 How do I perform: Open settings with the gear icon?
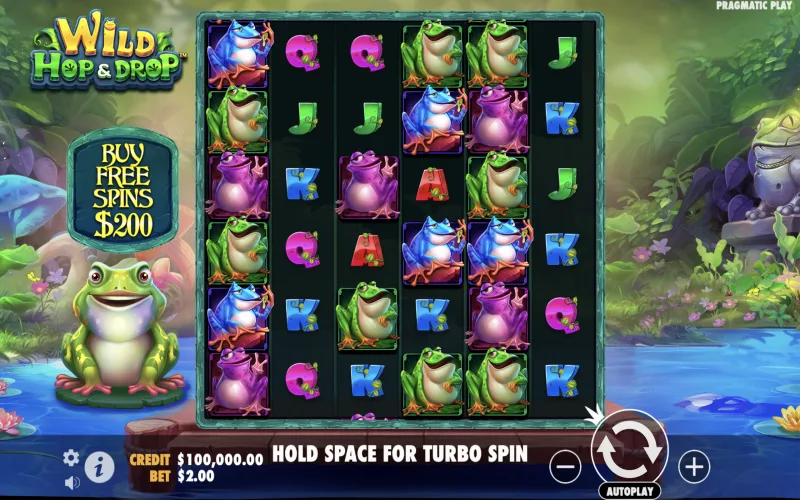[x=71, y=458]
